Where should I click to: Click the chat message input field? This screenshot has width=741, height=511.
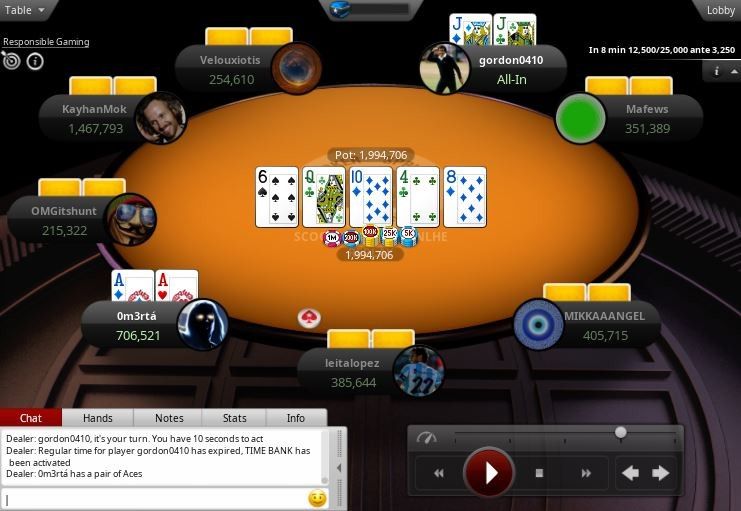point(155,498)
